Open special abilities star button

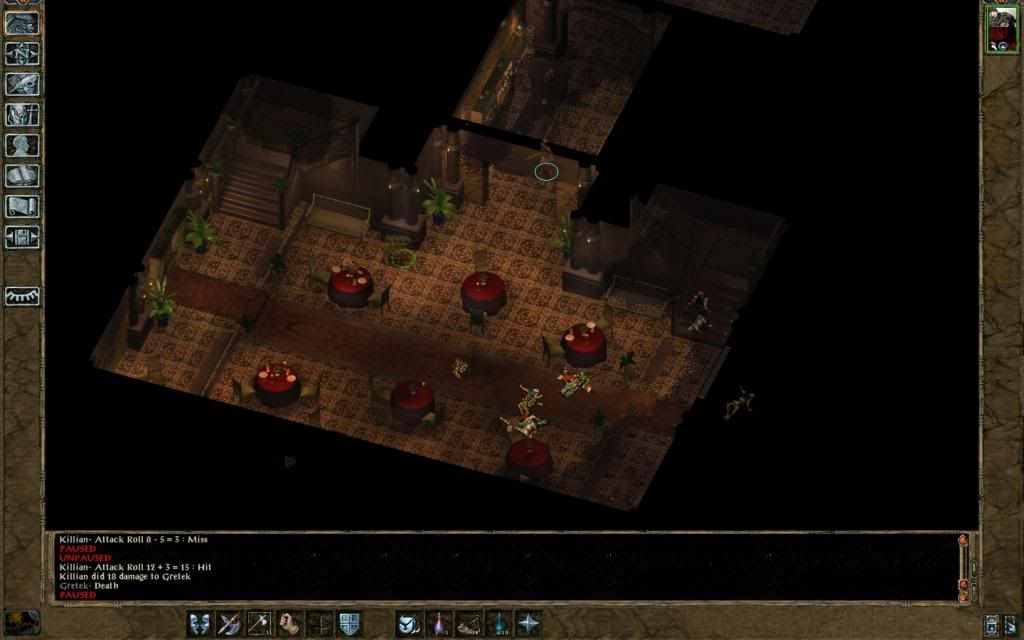(x=528, y=623)
